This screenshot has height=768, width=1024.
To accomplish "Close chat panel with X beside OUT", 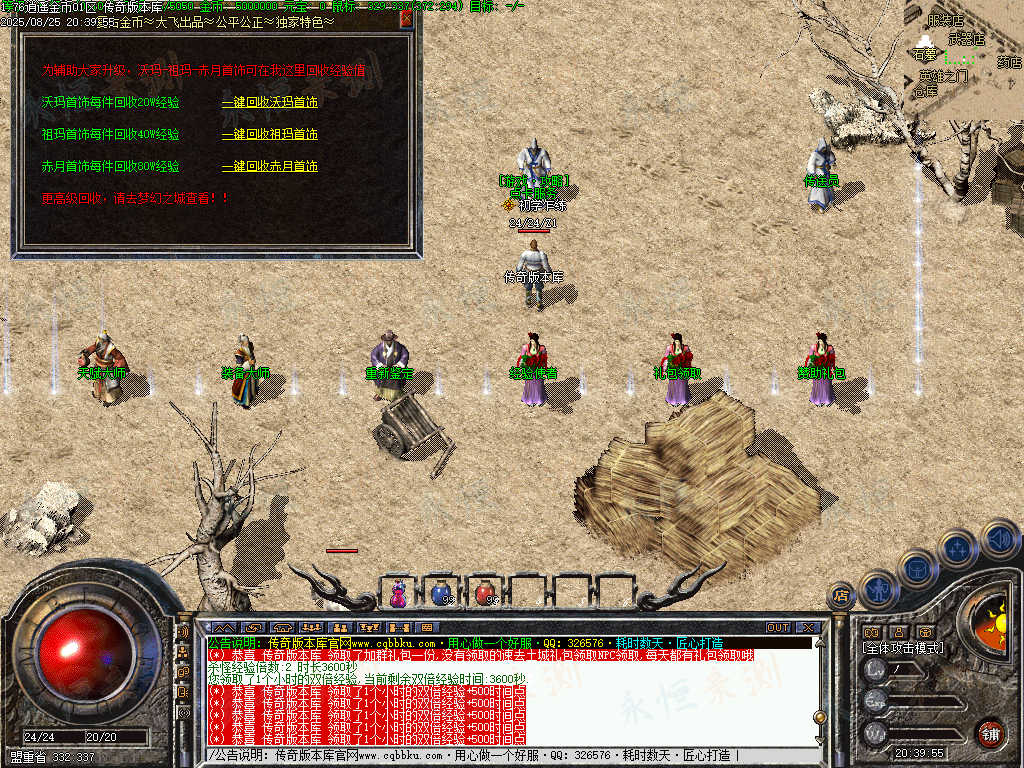I will 808,628.
